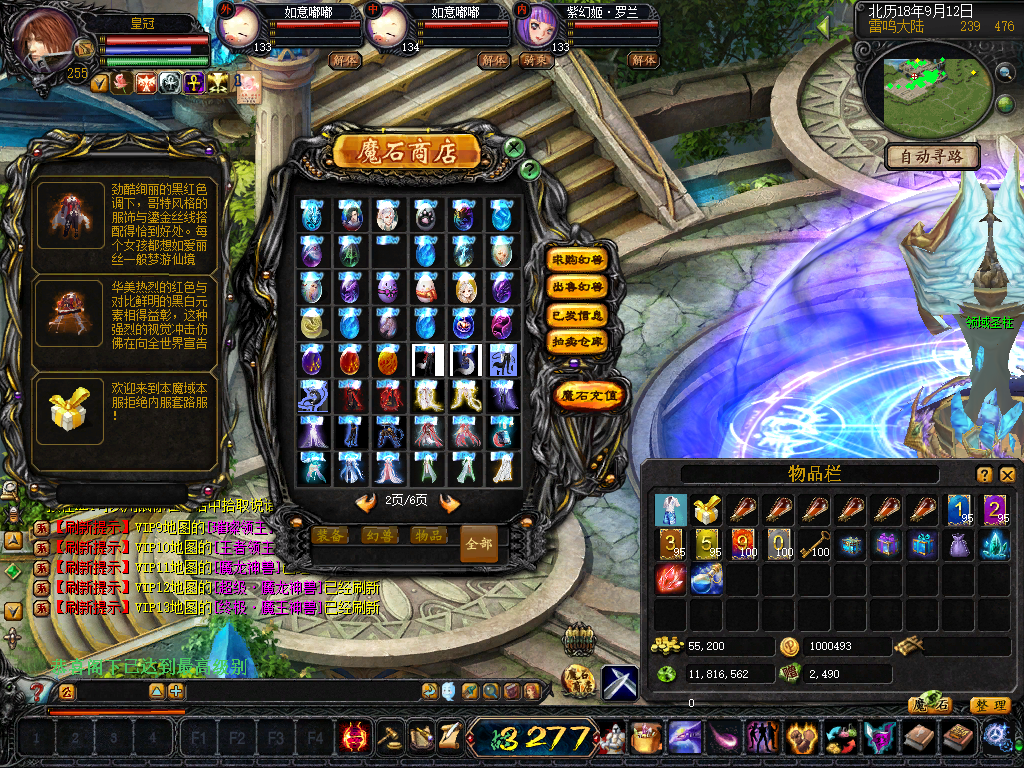
Task: Switch to the 幻兽 pets tab
Action: 379,535
